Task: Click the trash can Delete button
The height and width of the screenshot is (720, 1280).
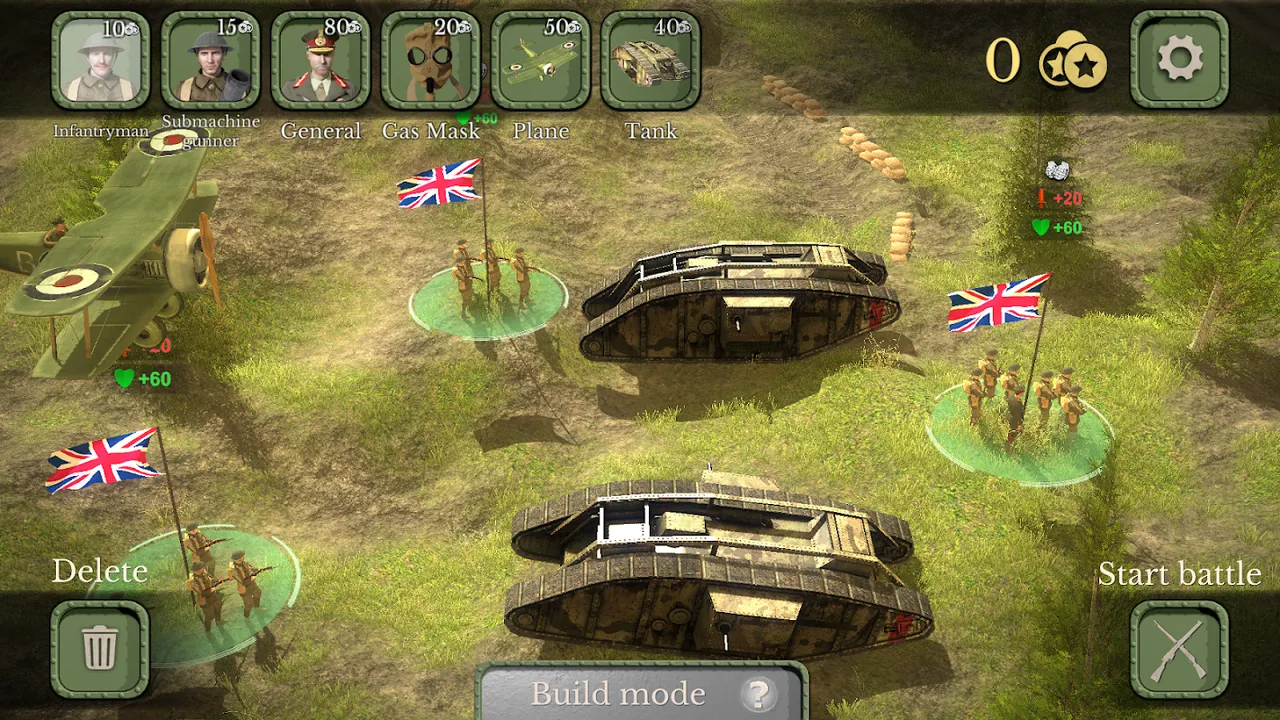Action: click(x=100, y=648)
